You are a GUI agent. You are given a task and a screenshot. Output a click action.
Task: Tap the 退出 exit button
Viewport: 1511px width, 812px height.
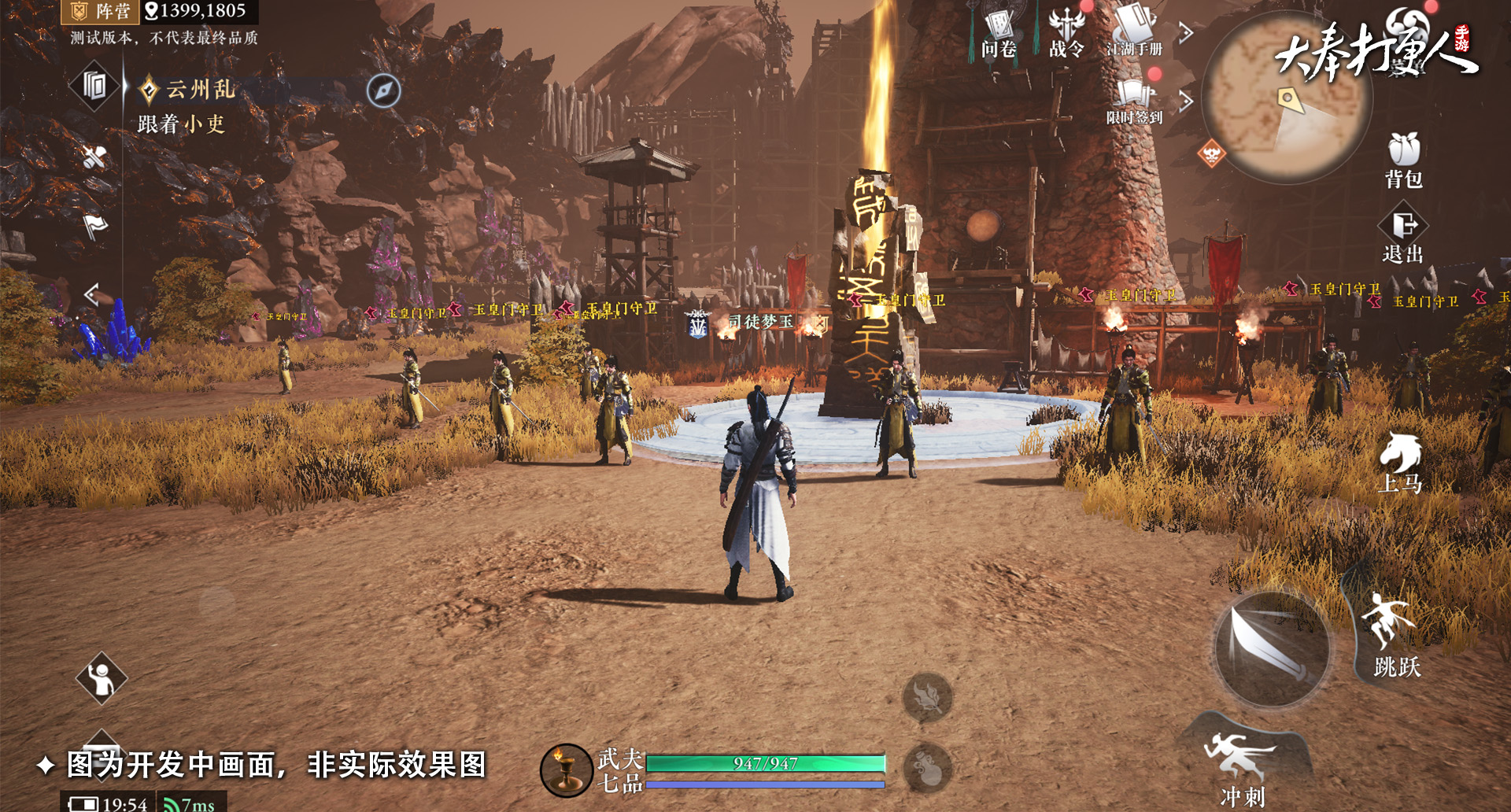coord(1403,236)
